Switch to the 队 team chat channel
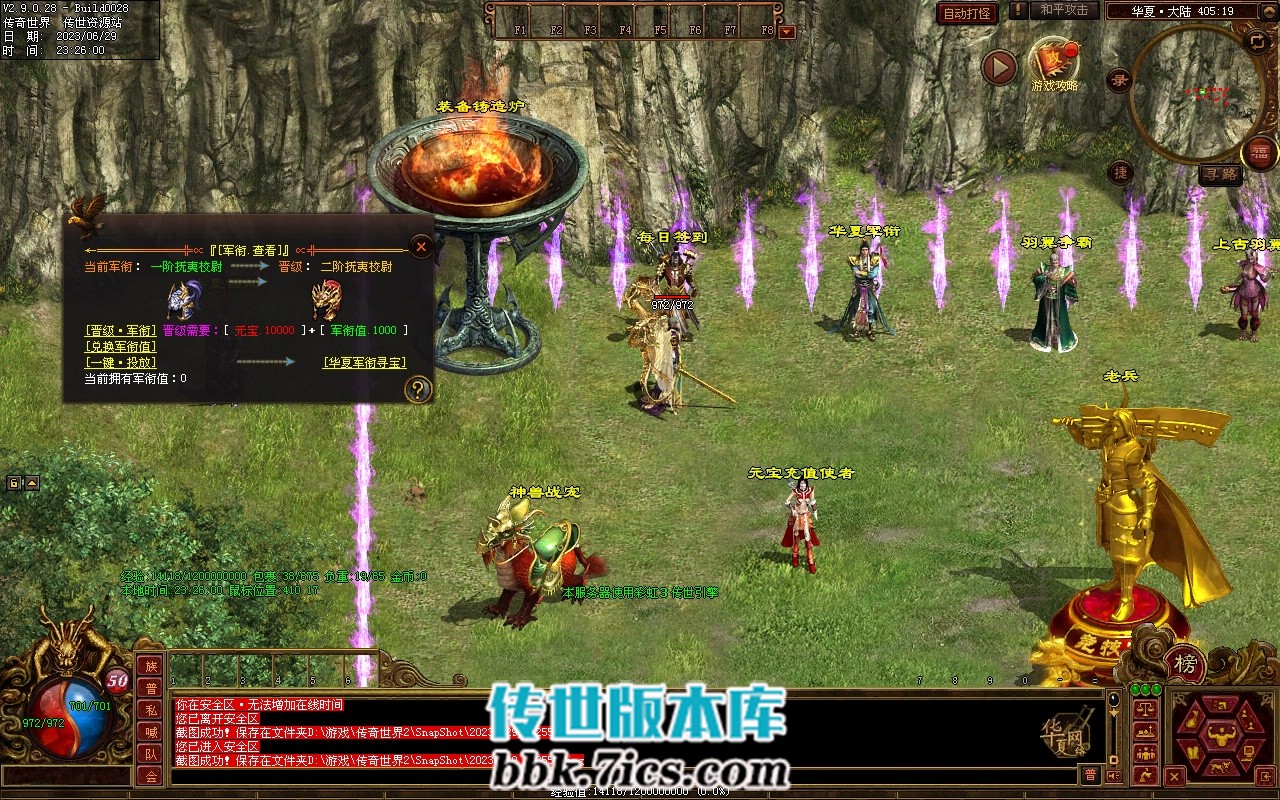The image size is (1280, 800). click(150, 754)
